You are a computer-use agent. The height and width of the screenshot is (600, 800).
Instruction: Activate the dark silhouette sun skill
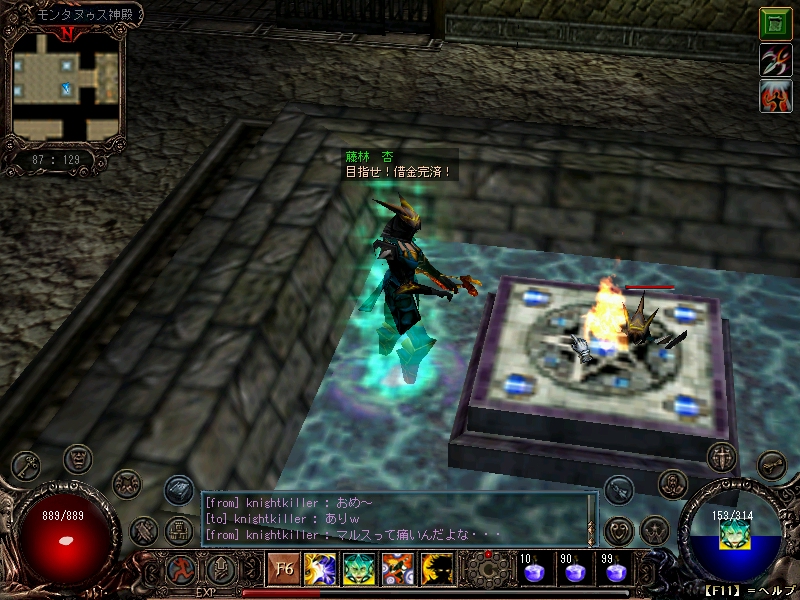point(436,569)
